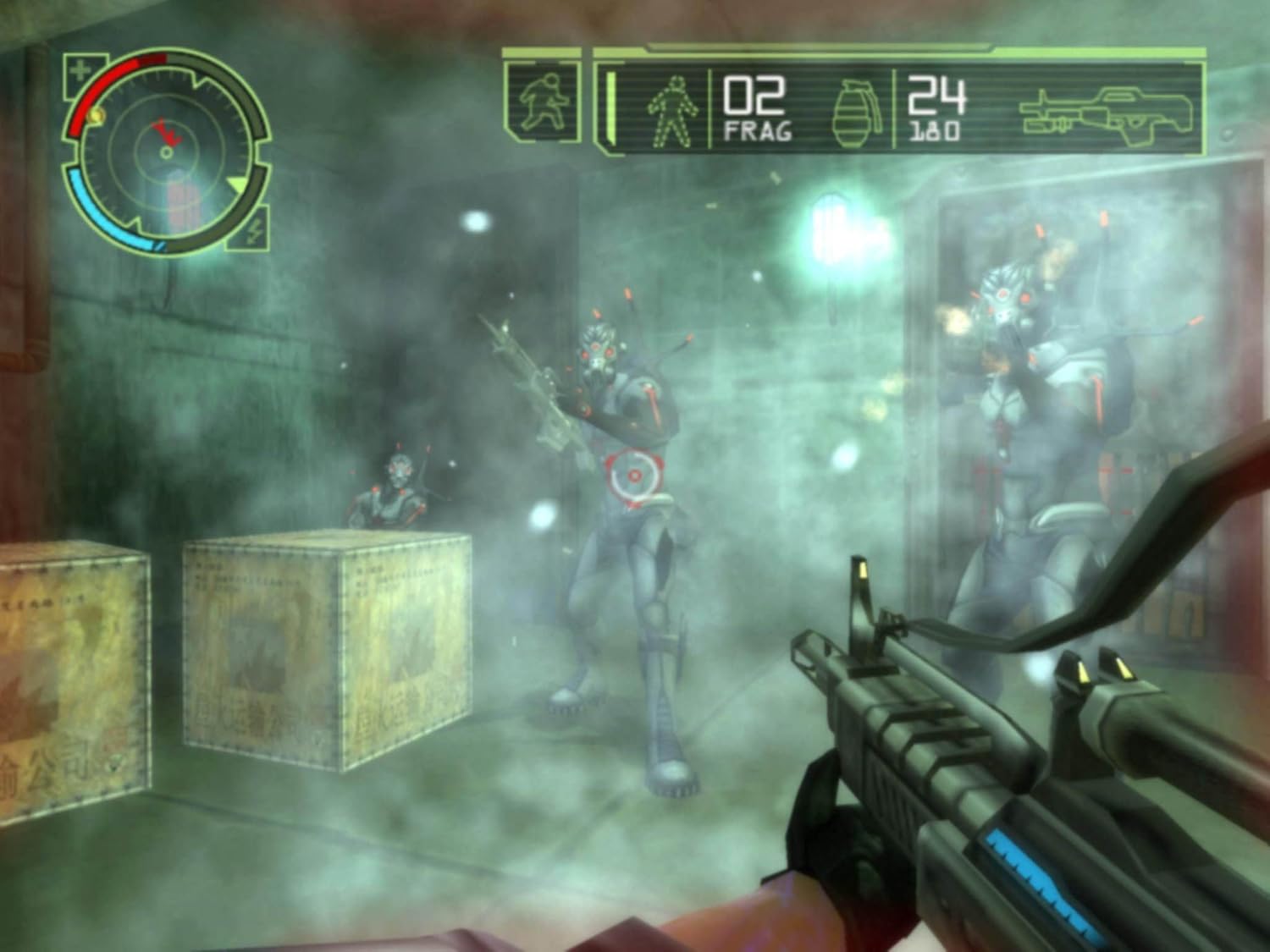Select the assault rifle weapon icon
Image resolution: width=1270 pixels, height=952 pixels.
(1109, 110)
